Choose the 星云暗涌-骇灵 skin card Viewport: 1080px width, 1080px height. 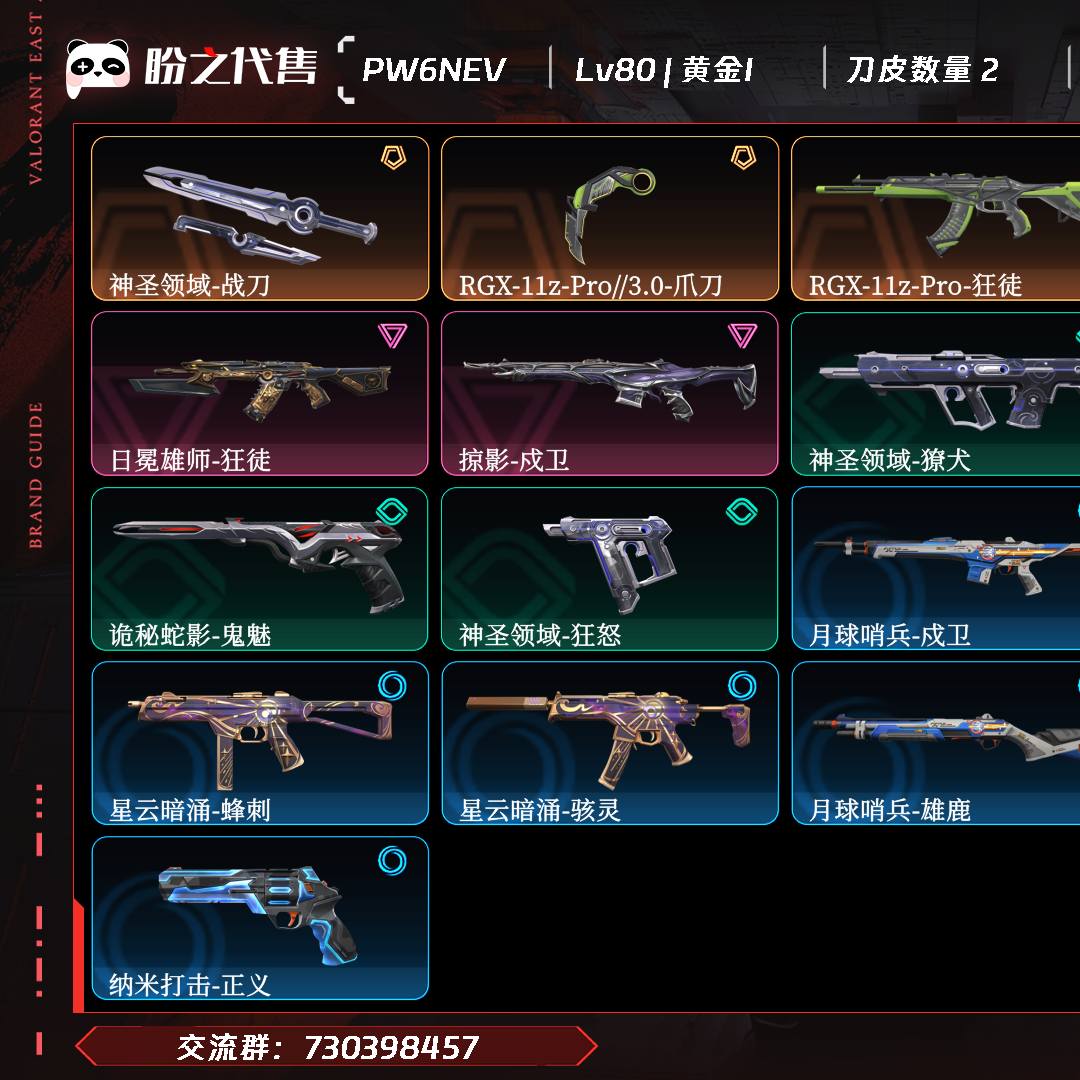click(x=610, y=743)
